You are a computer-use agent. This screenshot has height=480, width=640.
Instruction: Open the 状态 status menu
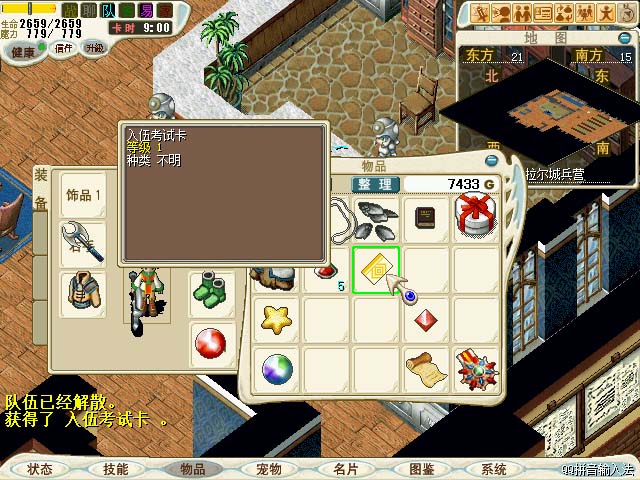40,468
